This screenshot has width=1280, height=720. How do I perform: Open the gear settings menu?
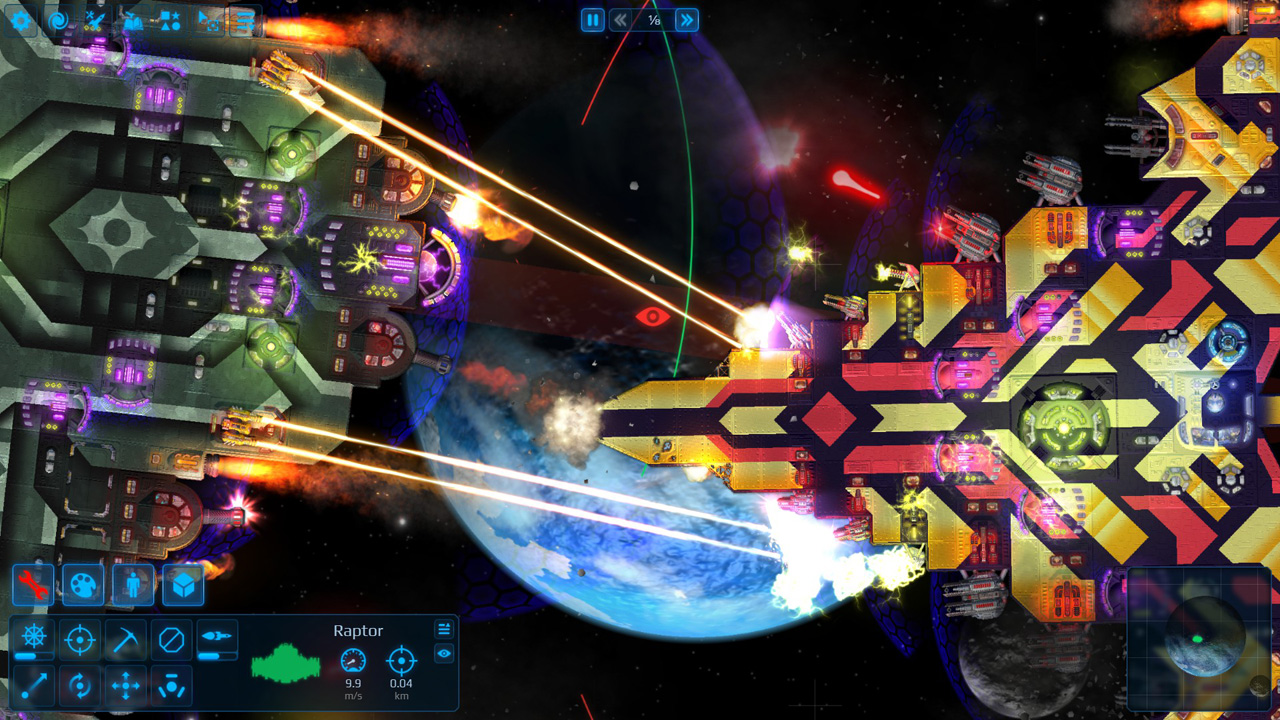(x=20, y=19)
